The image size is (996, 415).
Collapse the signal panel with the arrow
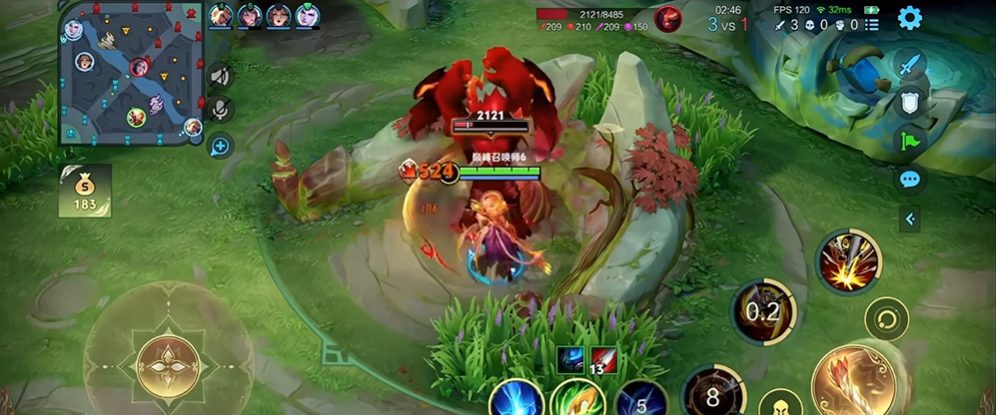point(909,218)
